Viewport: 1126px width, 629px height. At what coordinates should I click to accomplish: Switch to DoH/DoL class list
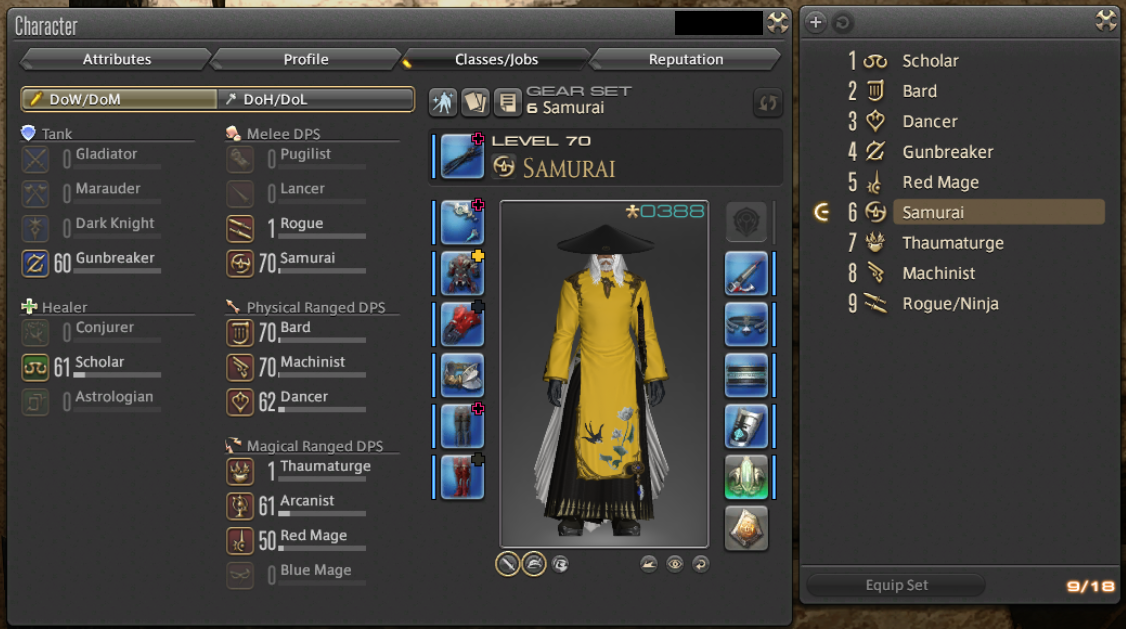click(316, 99)
